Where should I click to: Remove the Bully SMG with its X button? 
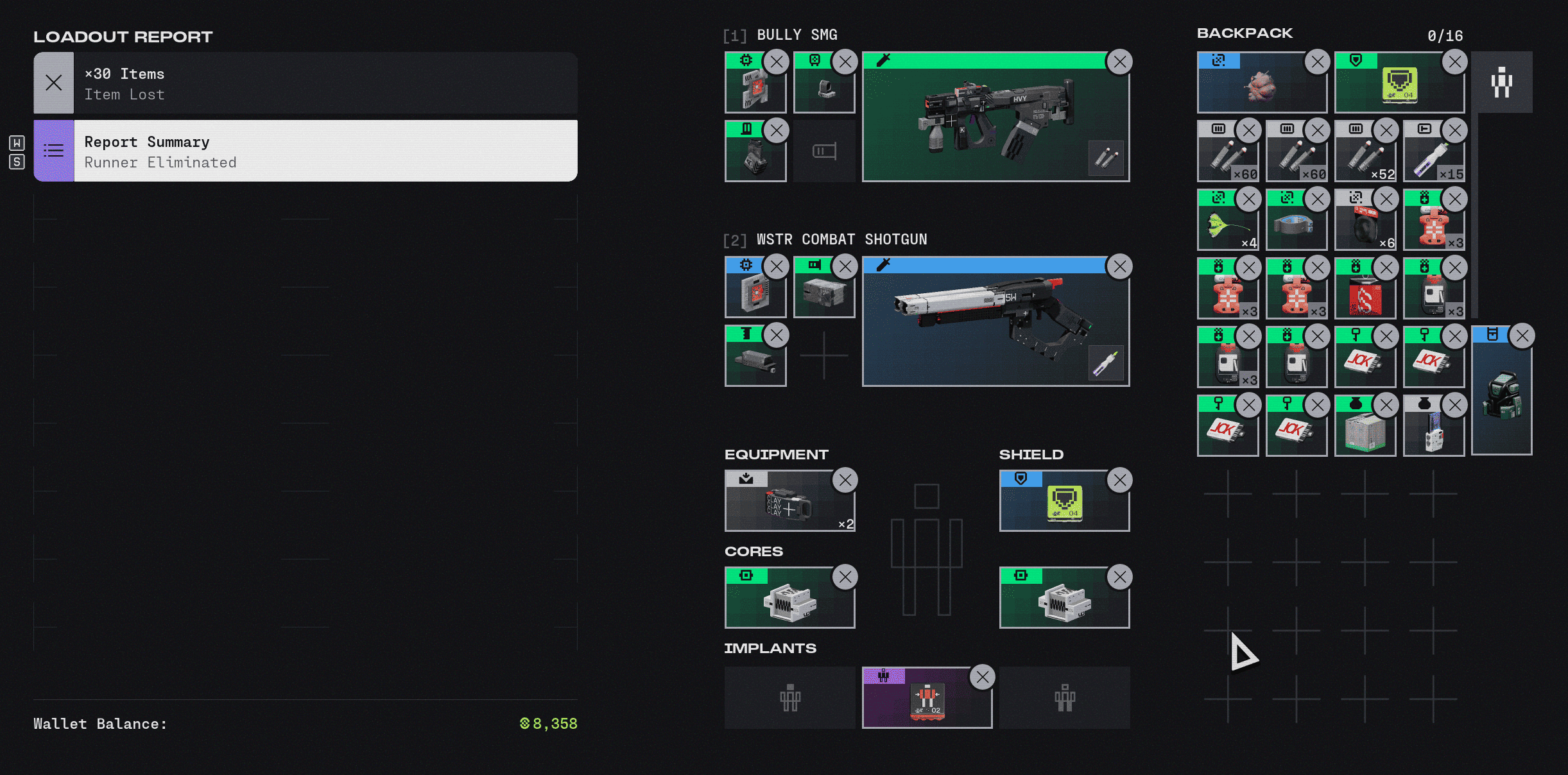[x=1120, y=62]
